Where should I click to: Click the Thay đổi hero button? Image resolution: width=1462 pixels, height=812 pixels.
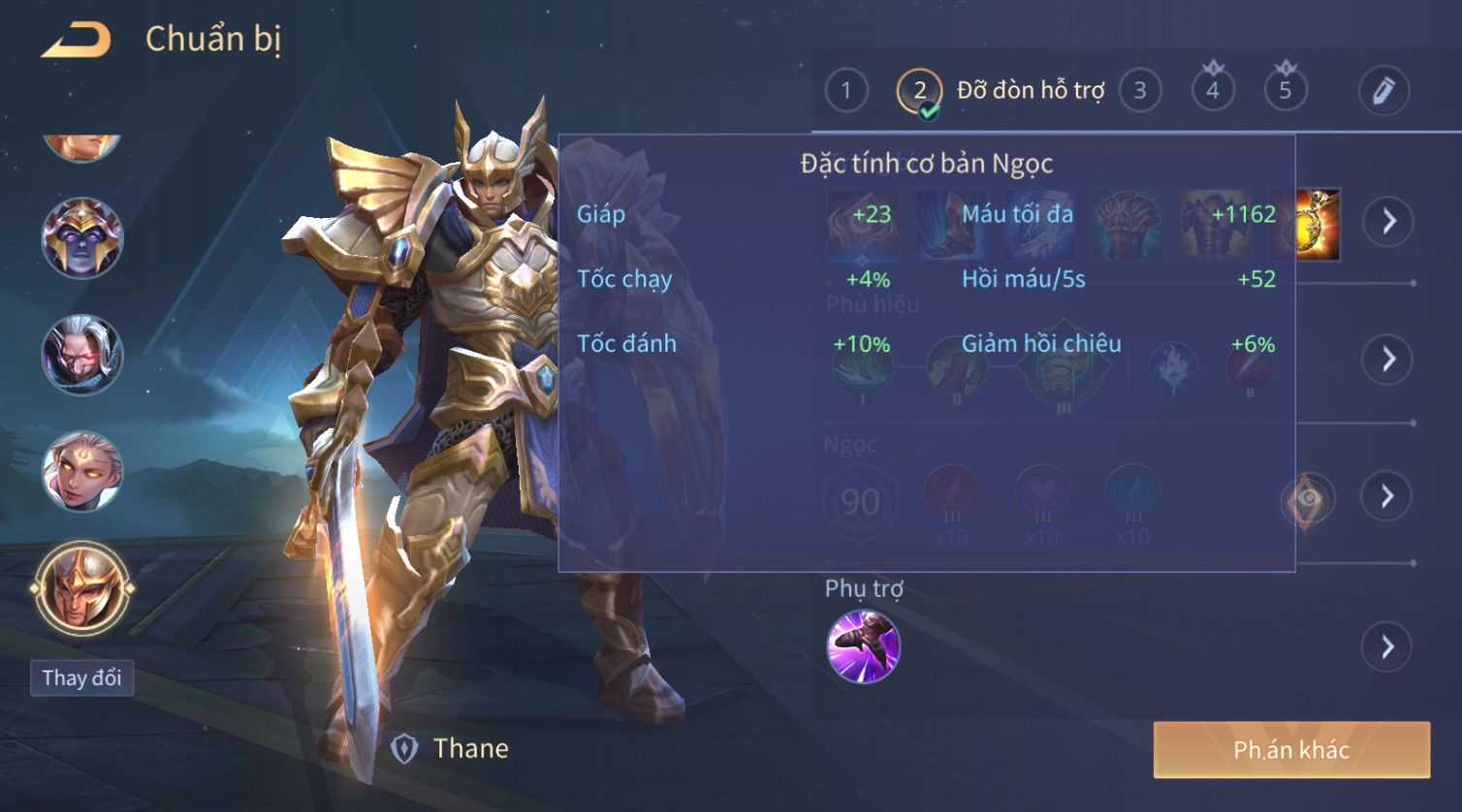81,677
